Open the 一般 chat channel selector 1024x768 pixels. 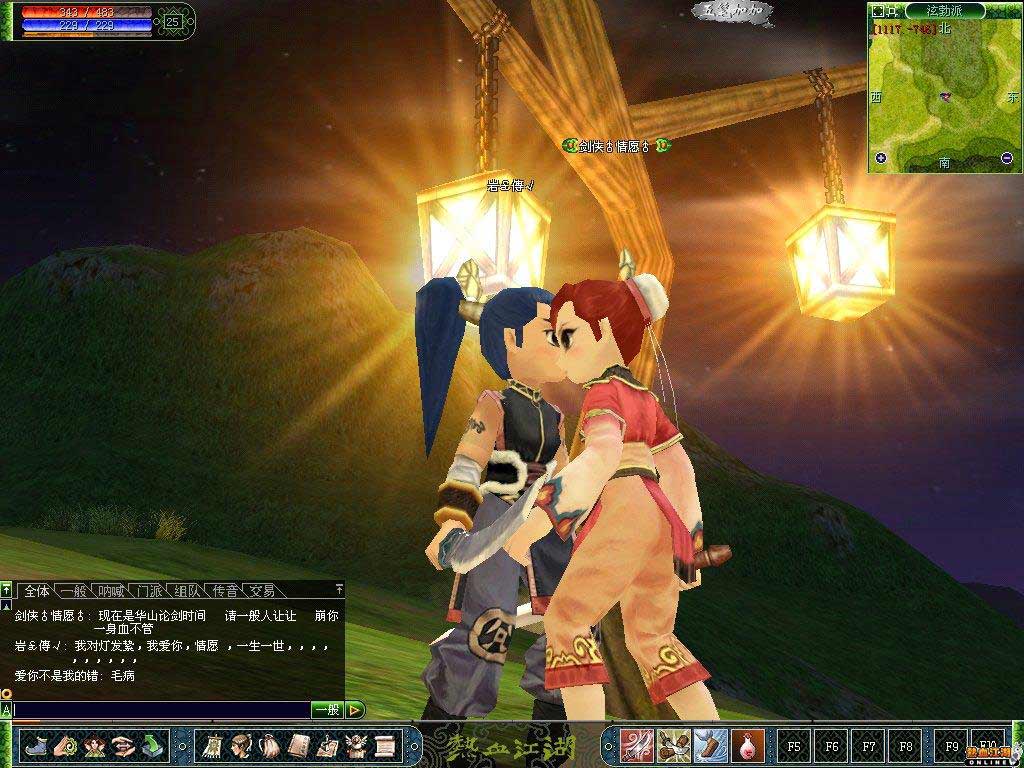[327, 710]
